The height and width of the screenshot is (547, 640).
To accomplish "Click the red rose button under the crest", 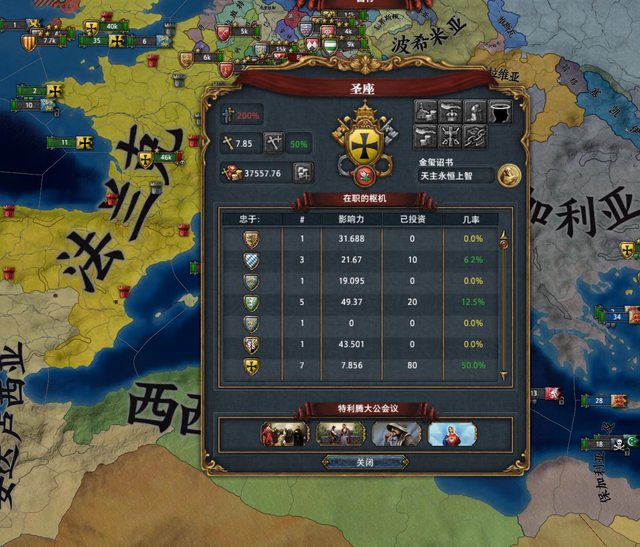I will pyautogui.click(x=364, y=176).
